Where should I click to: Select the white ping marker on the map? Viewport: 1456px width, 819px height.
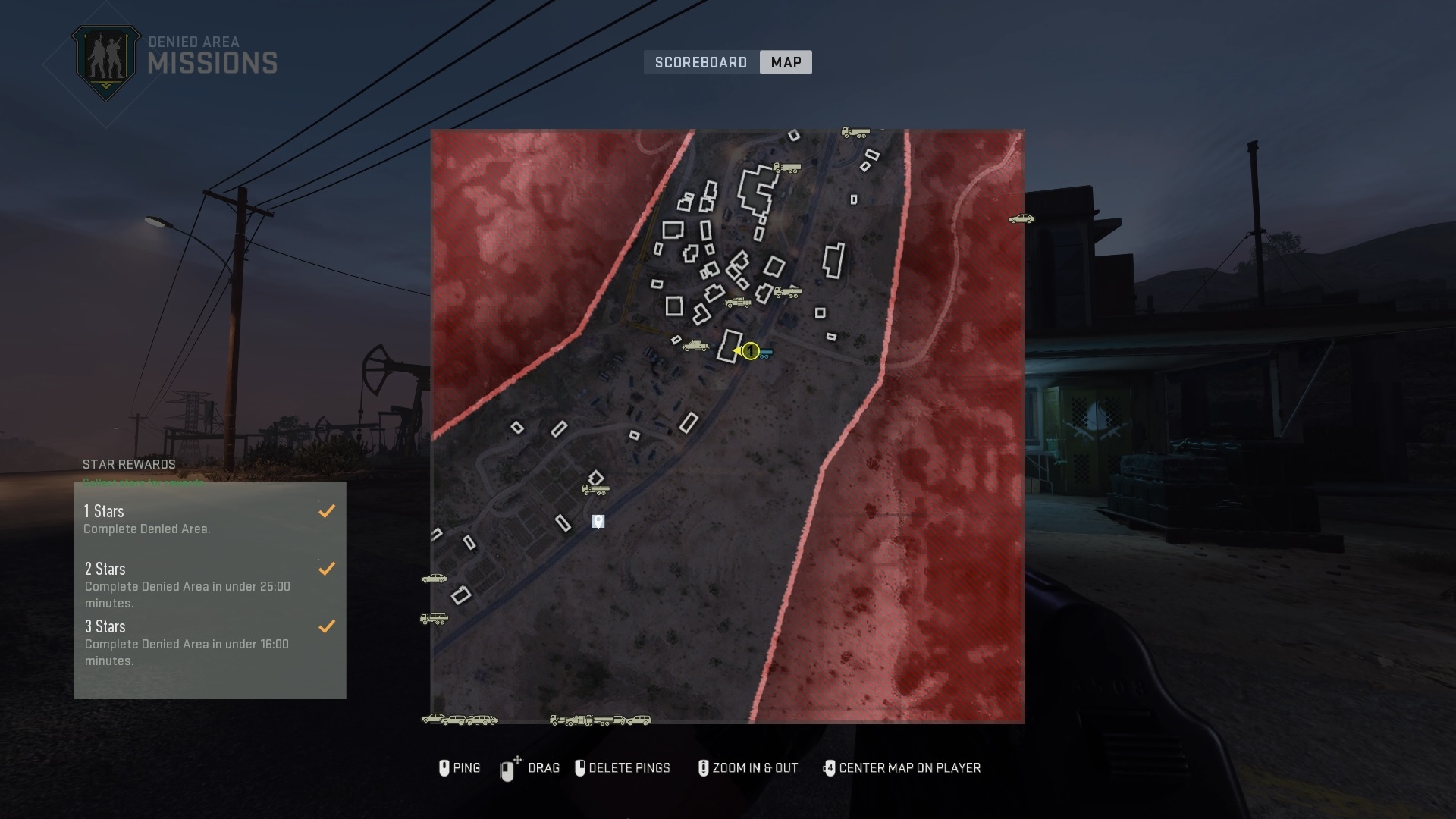(x=598, y=521)
